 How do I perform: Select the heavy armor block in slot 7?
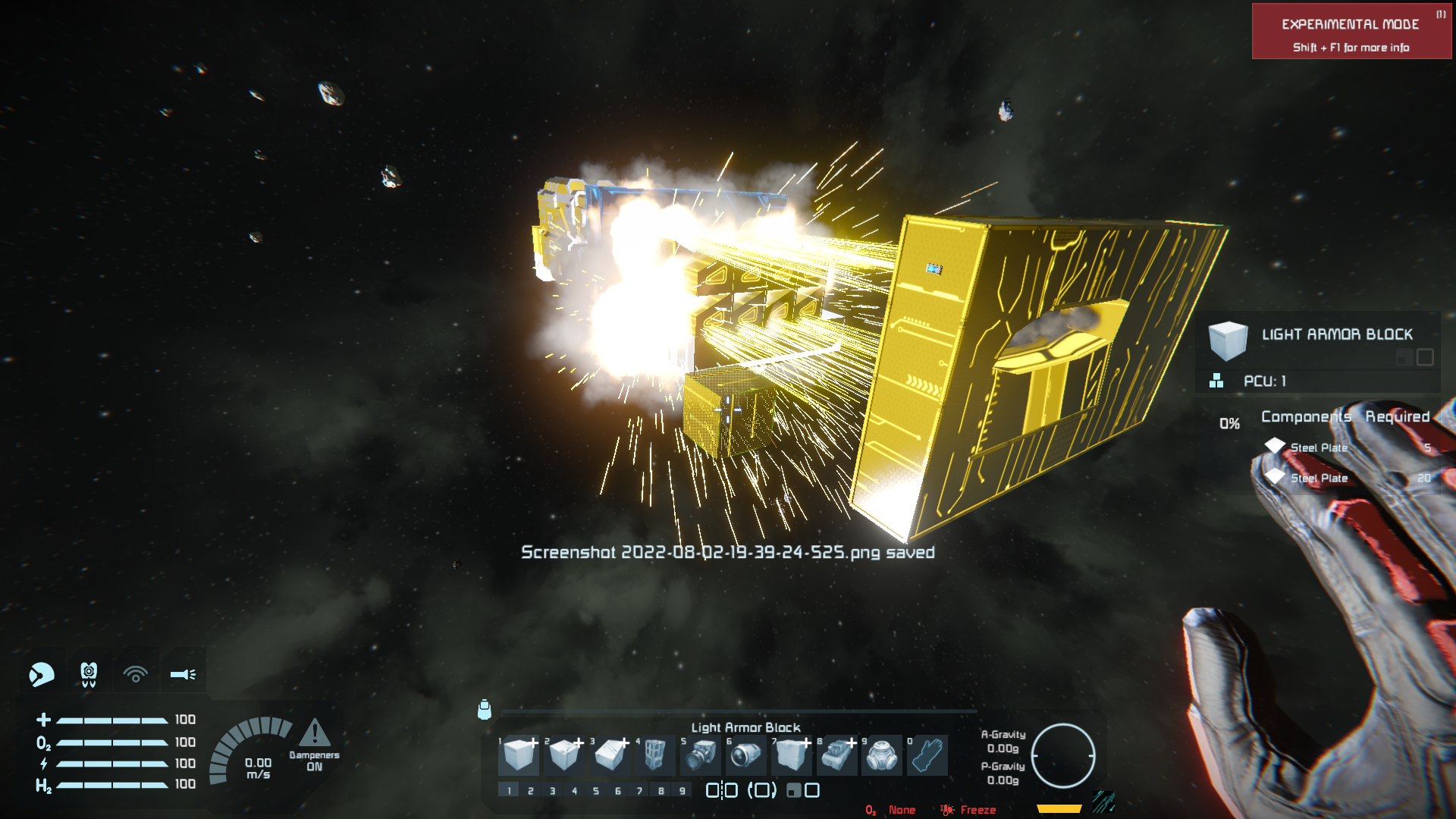coord(792,755)
